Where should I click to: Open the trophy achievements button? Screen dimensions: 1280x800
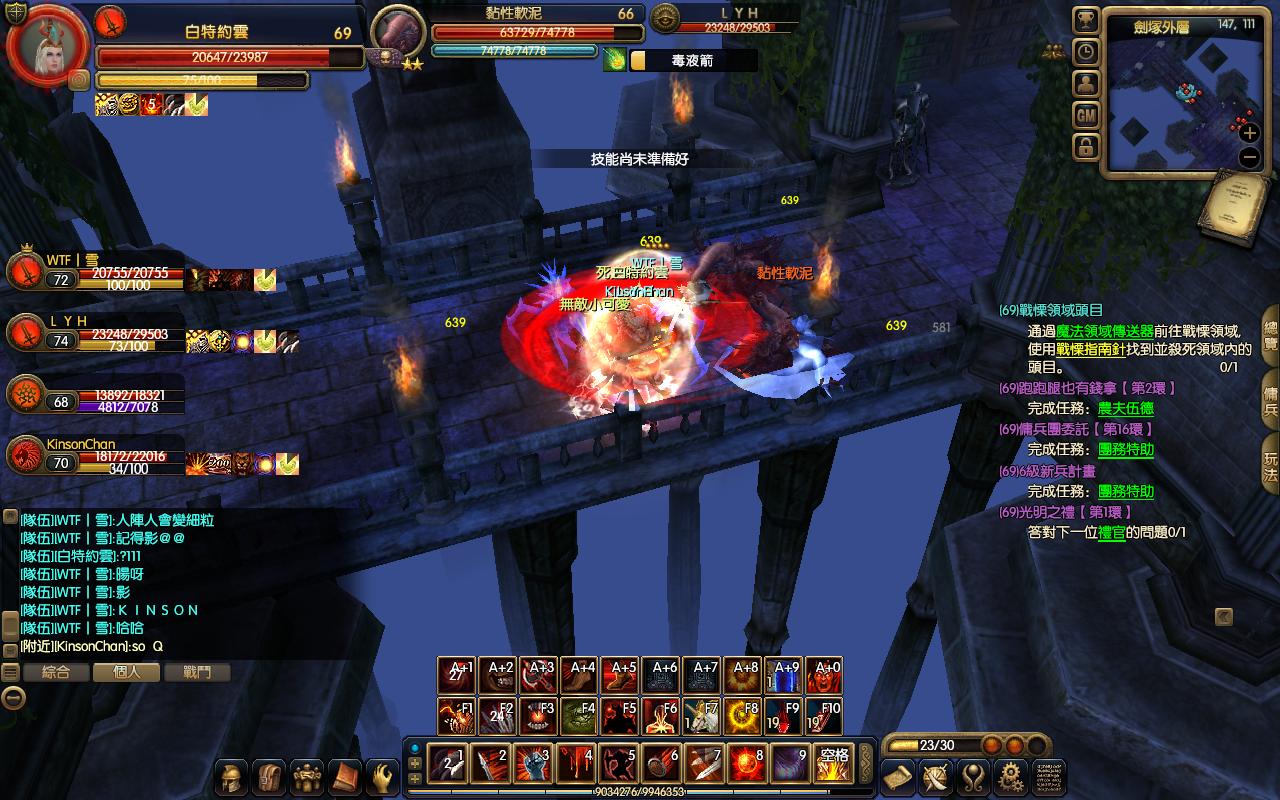1086,21
